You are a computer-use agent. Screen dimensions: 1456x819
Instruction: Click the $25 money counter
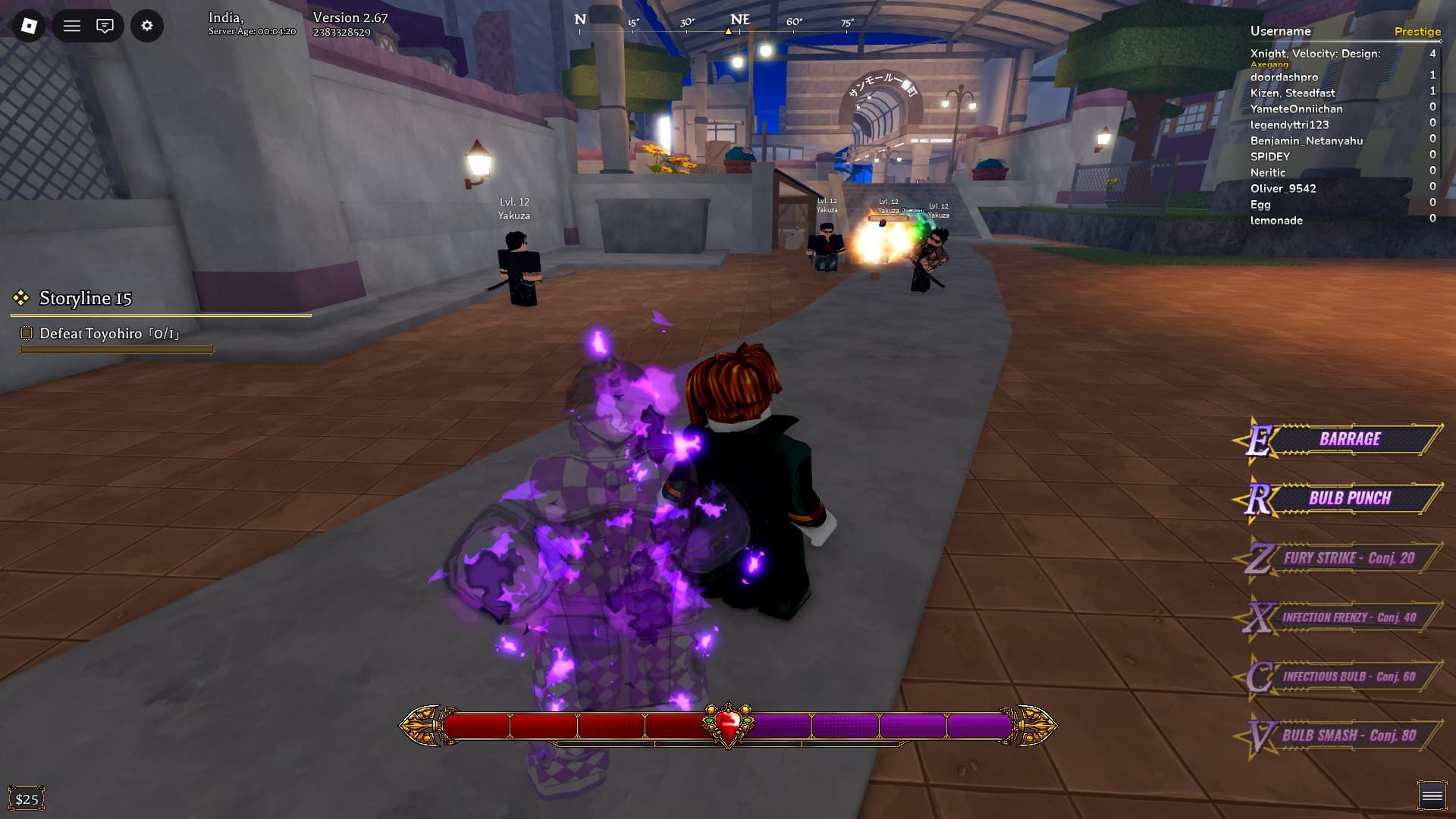[x=27, y=799]
